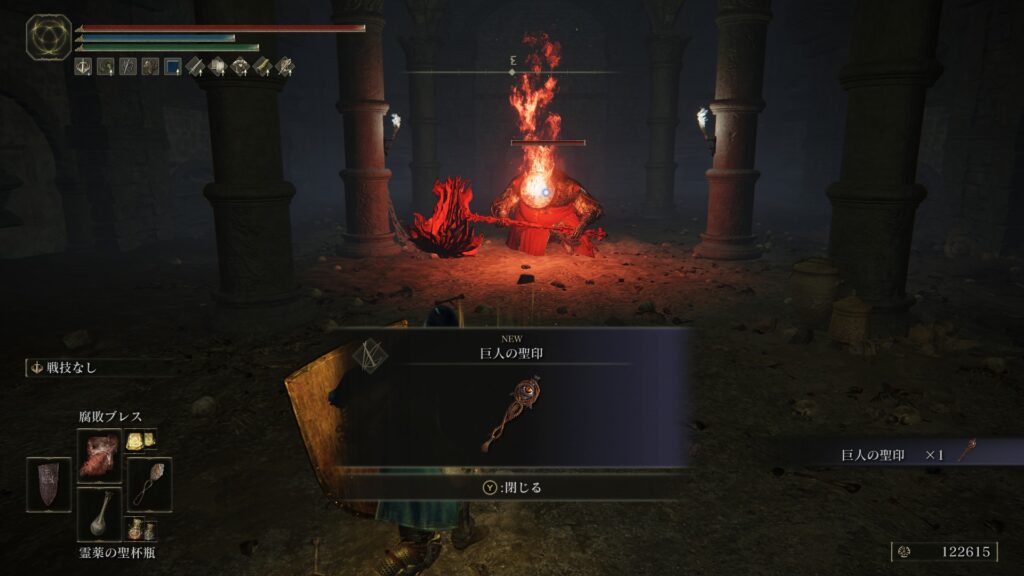Select the 腐敗ブレス spell slot
This screenshot has width=1024, height=576.
point(99,455)
